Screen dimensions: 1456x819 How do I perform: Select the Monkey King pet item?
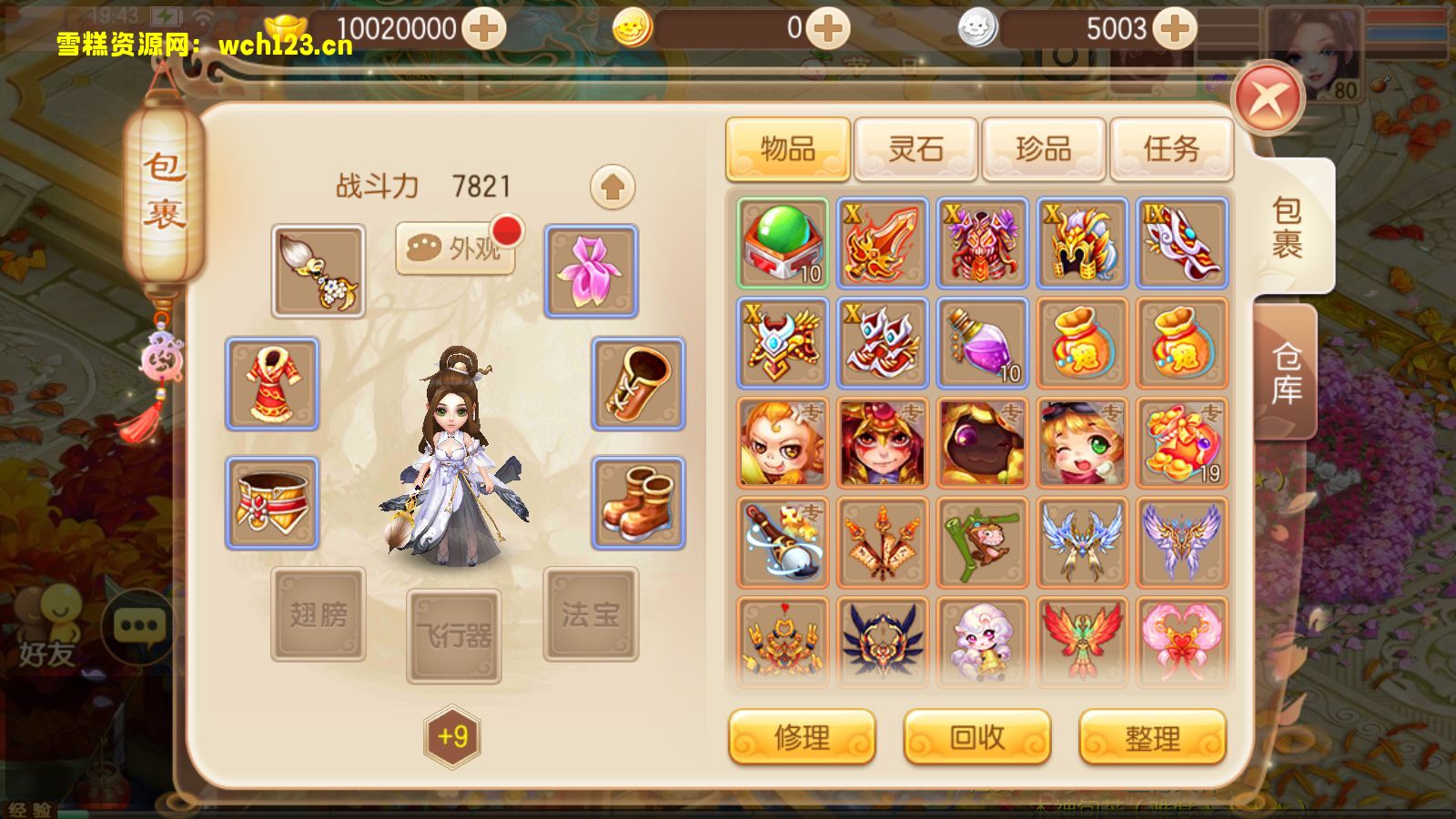(781, 445)
